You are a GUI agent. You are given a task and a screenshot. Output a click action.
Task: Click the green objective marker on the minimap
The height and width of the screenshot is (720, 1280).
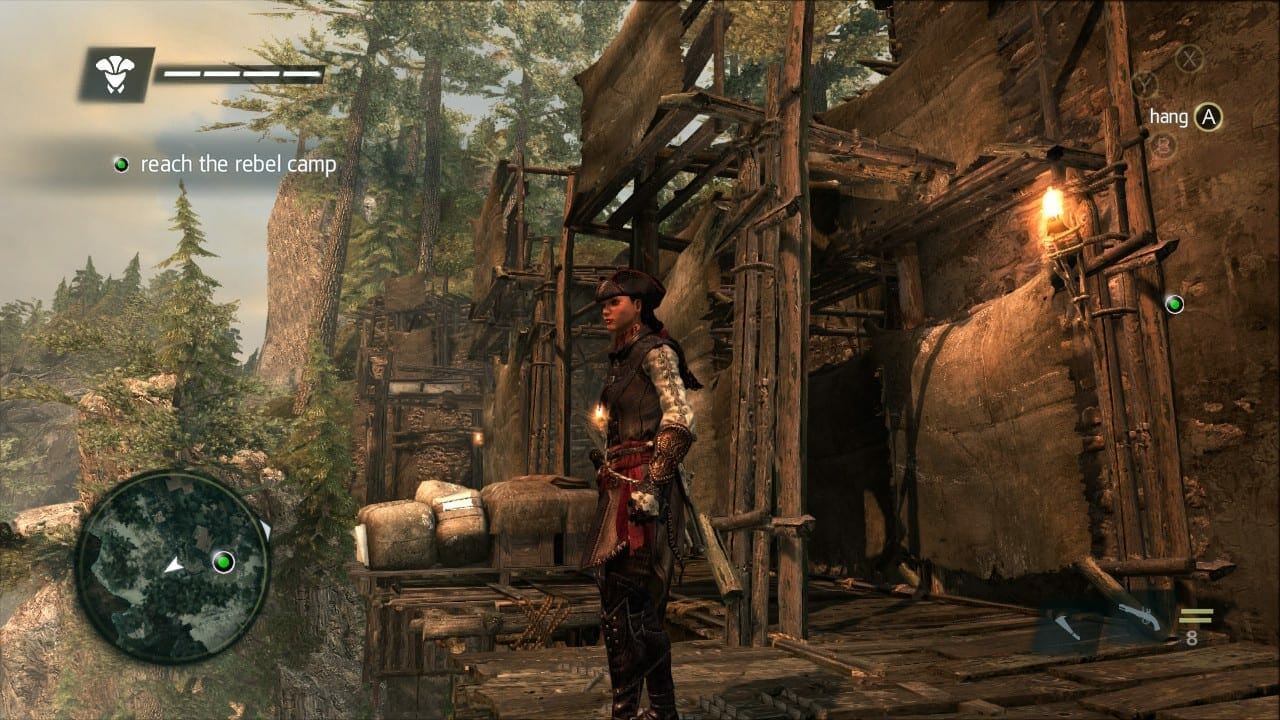[x=223, y=561]
